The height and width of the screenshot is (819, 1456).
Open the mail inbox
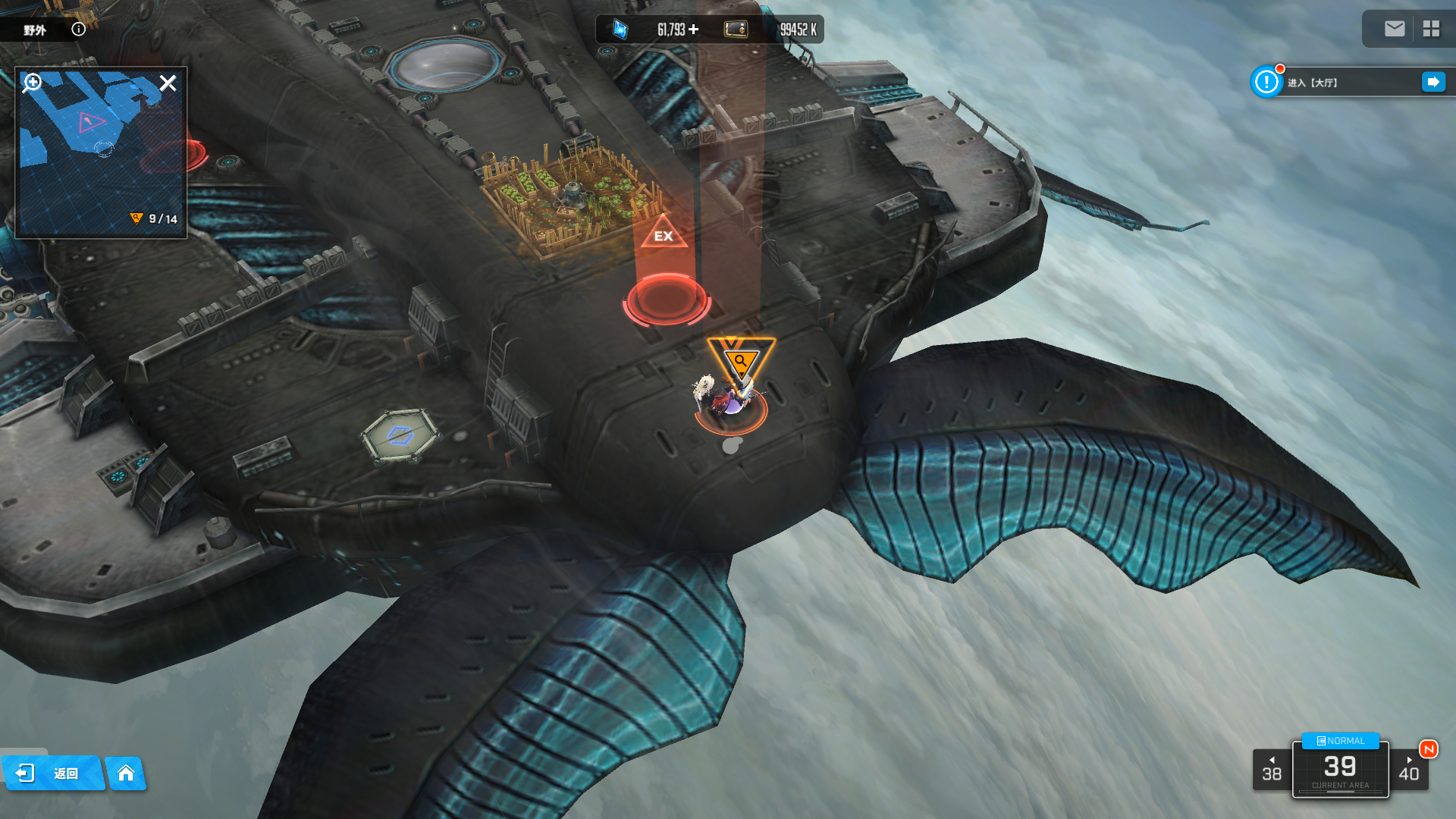(1395, 29)
